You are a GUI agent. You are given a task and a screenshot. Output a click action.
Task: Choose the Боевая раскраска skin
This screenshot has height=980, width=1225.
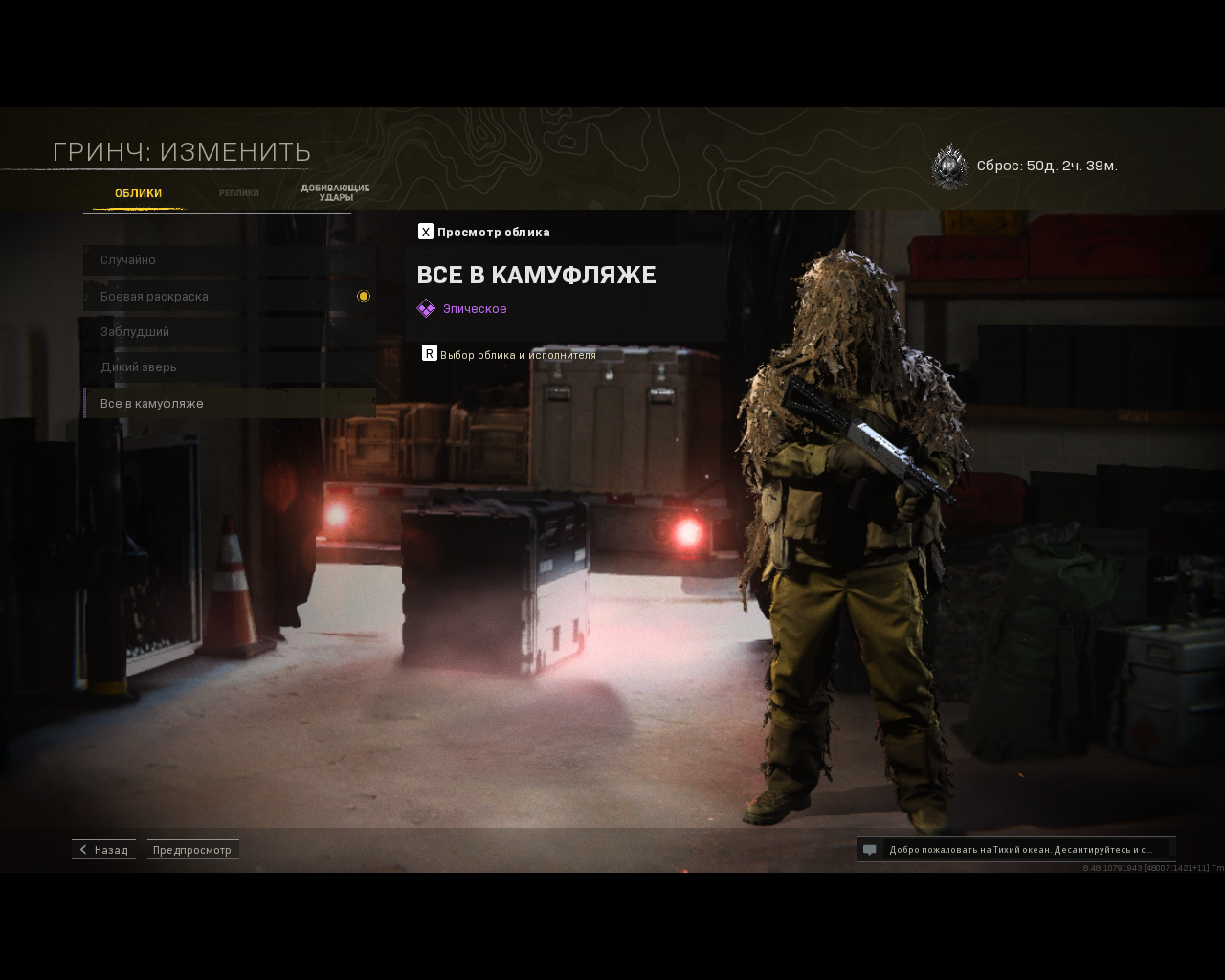pyautogui.click(x=229, y=297)
